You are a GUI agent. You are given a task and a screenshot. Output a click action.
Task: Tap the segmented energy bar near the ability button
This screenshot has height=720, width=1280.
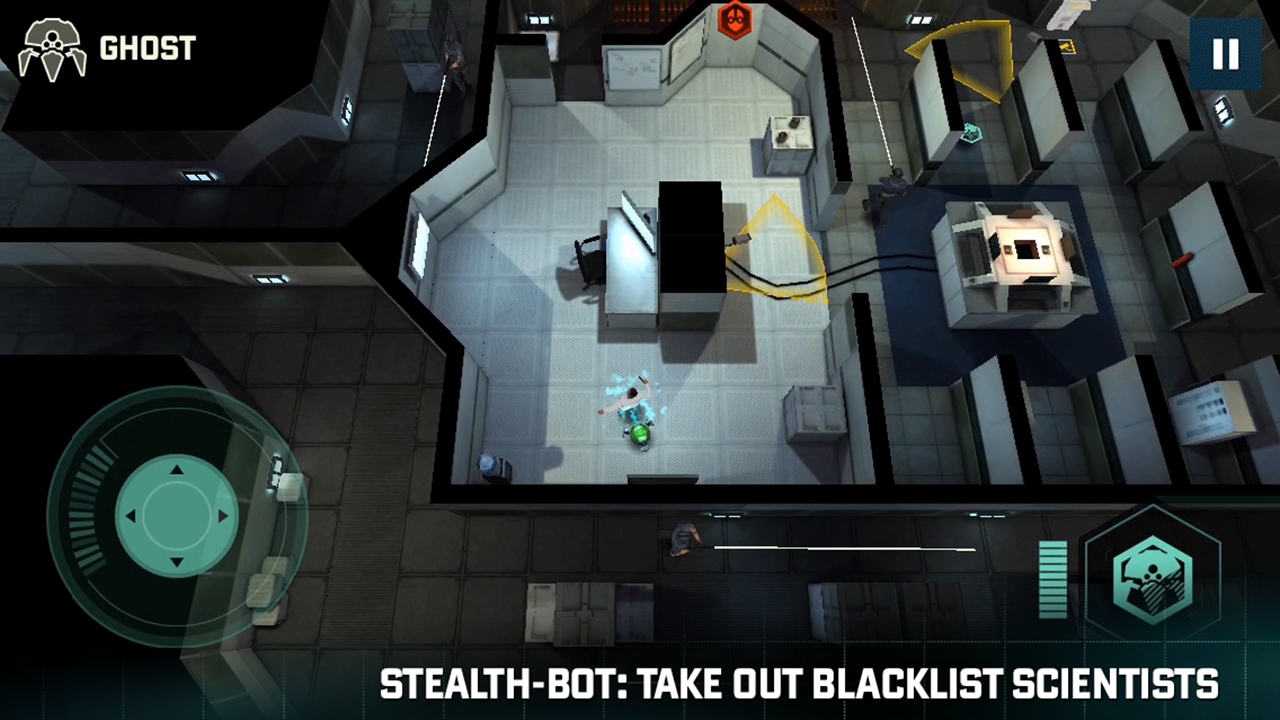[1053, 578]
